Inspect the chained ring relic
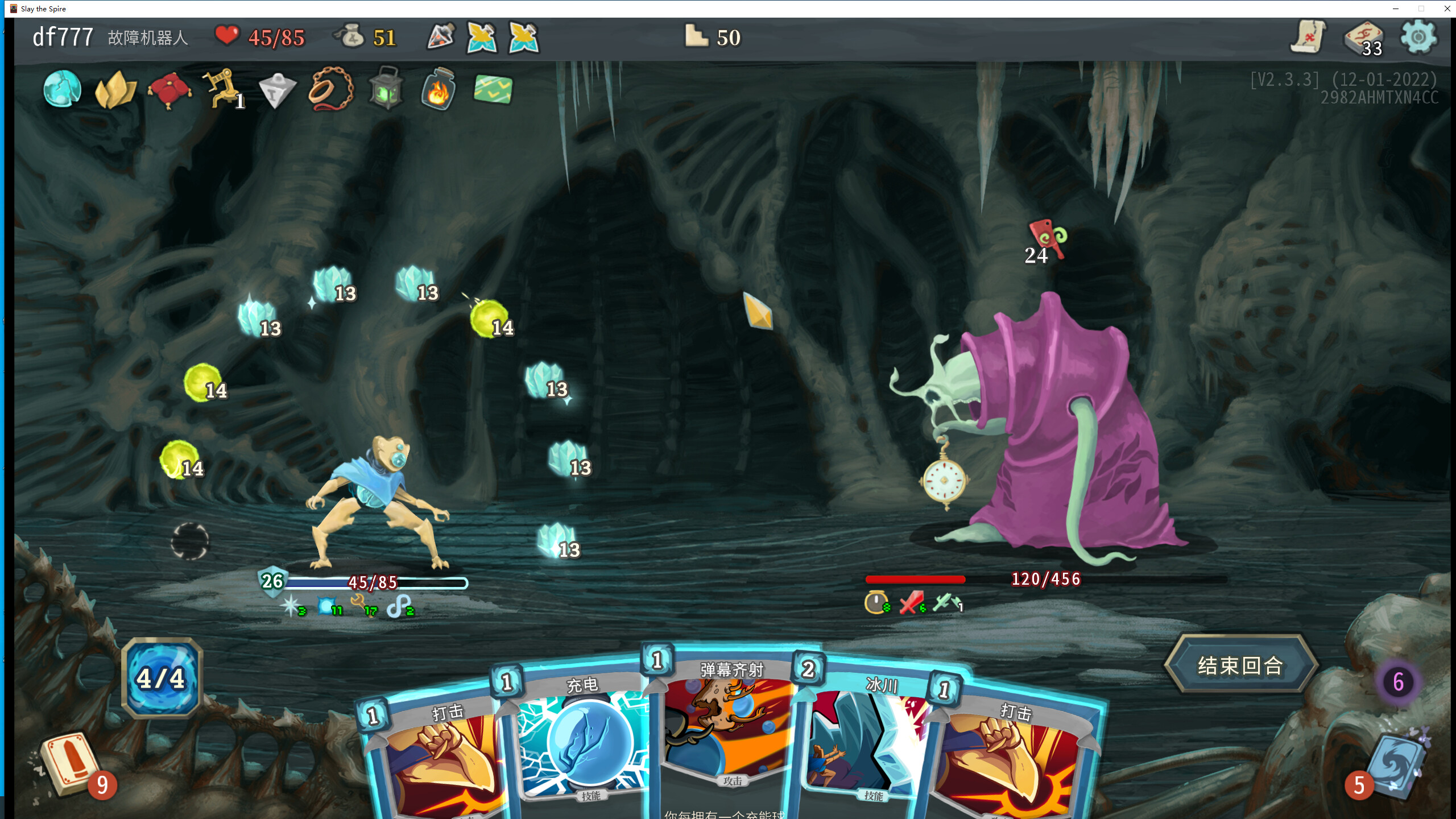The height and width of the screenshot is (819, 1456). coord(330,89)
